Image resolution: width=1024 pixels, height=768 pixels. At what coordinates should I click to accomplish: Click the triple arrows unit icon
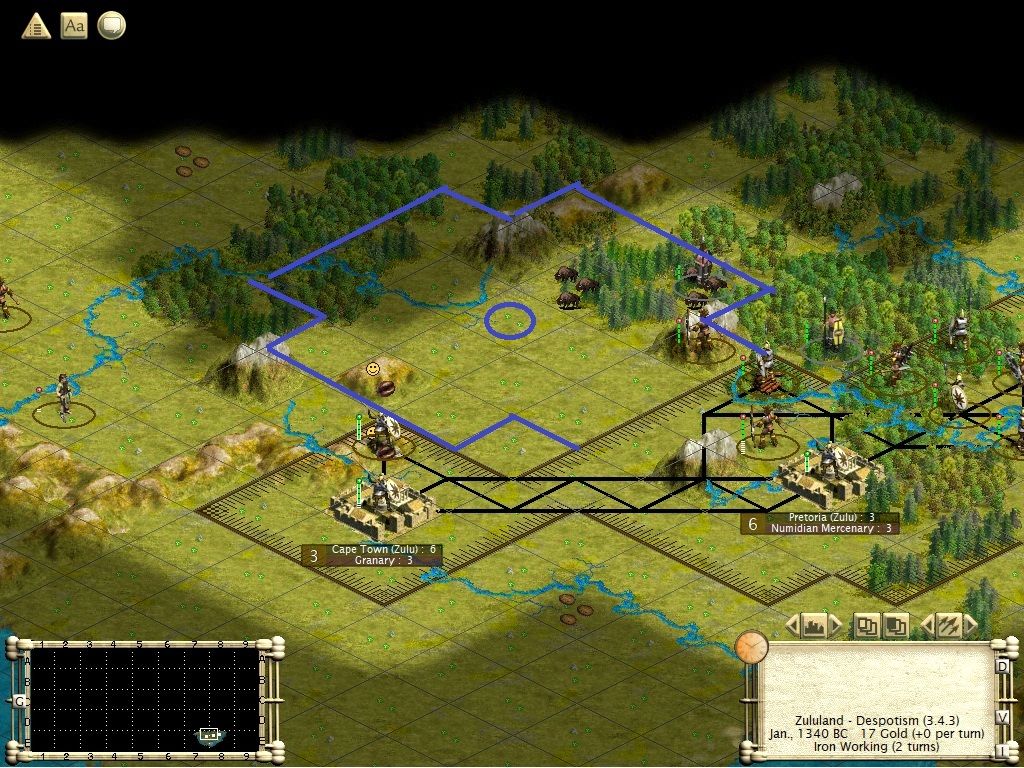[946, 626]
